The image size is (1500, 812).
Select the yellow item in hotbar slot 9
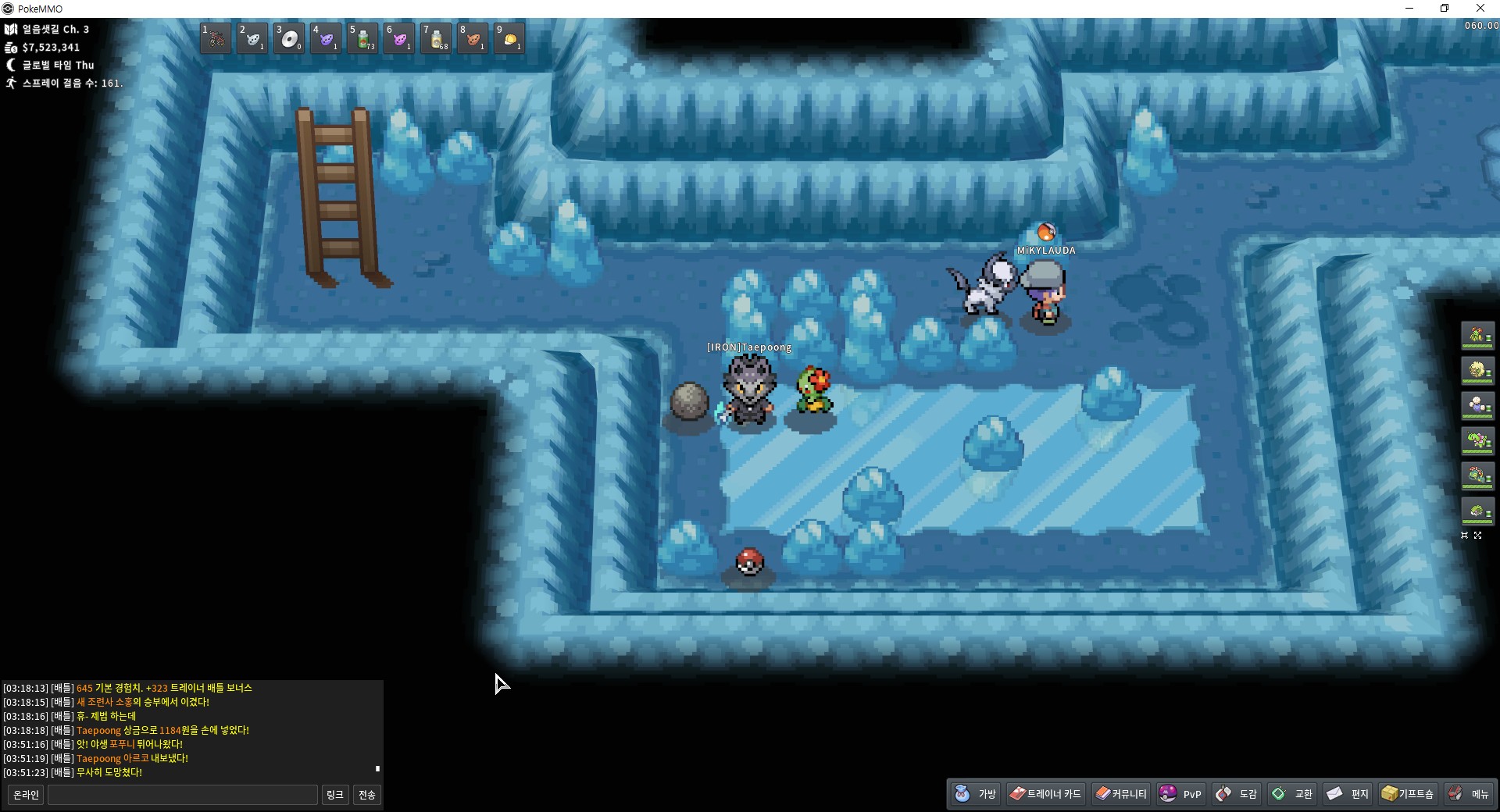tap(509, 38)
